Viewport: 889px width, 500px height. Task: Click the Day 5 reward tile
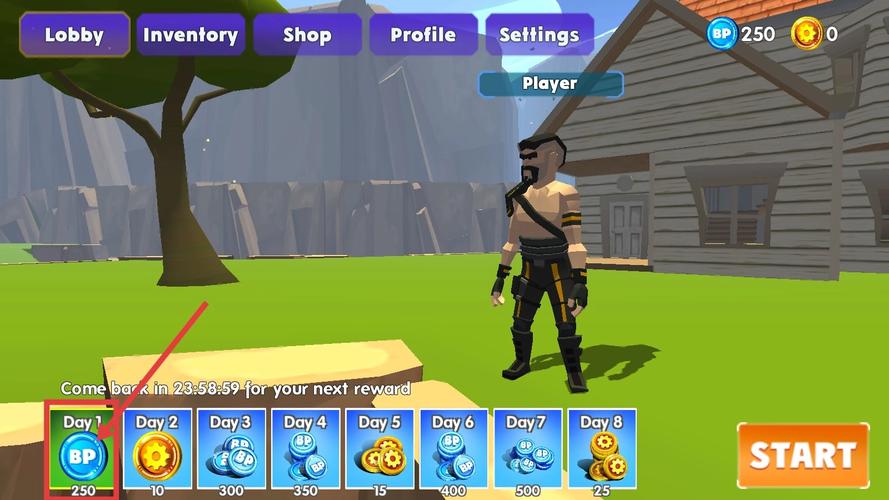coord(379,450)
